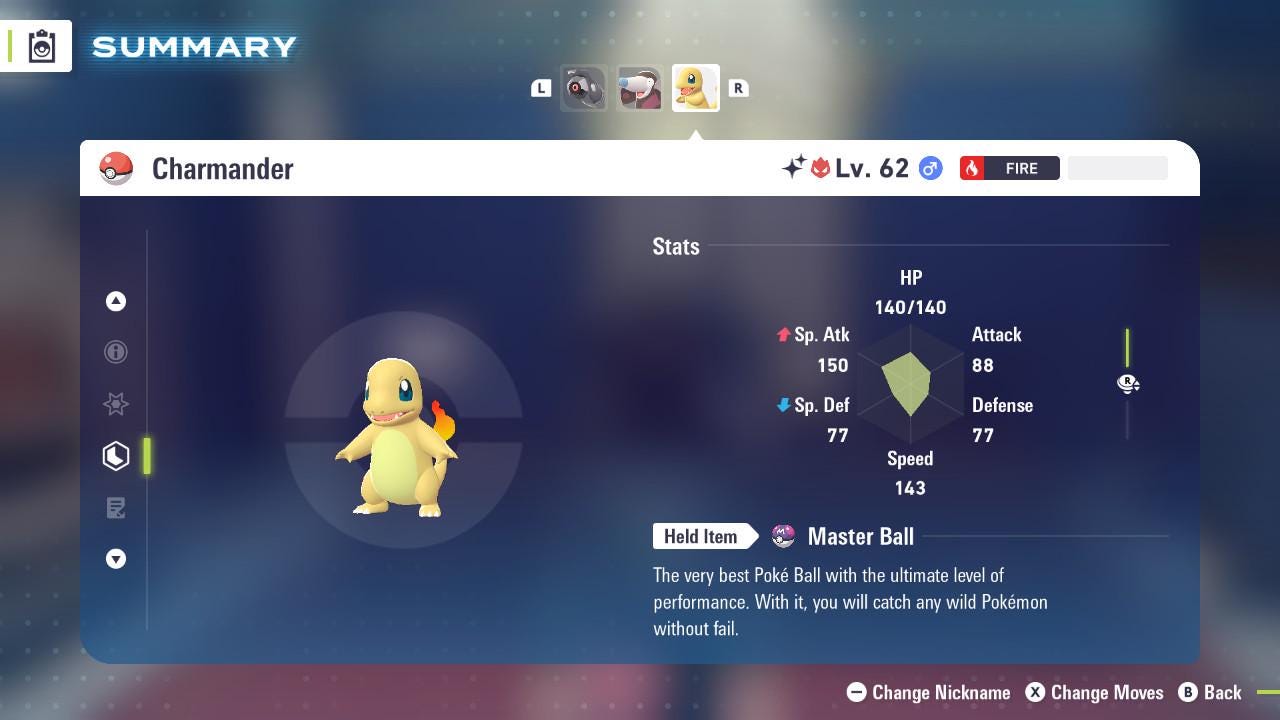
Task: Select Back in the bottom-right corner
Action: (x=1211, y=692)
